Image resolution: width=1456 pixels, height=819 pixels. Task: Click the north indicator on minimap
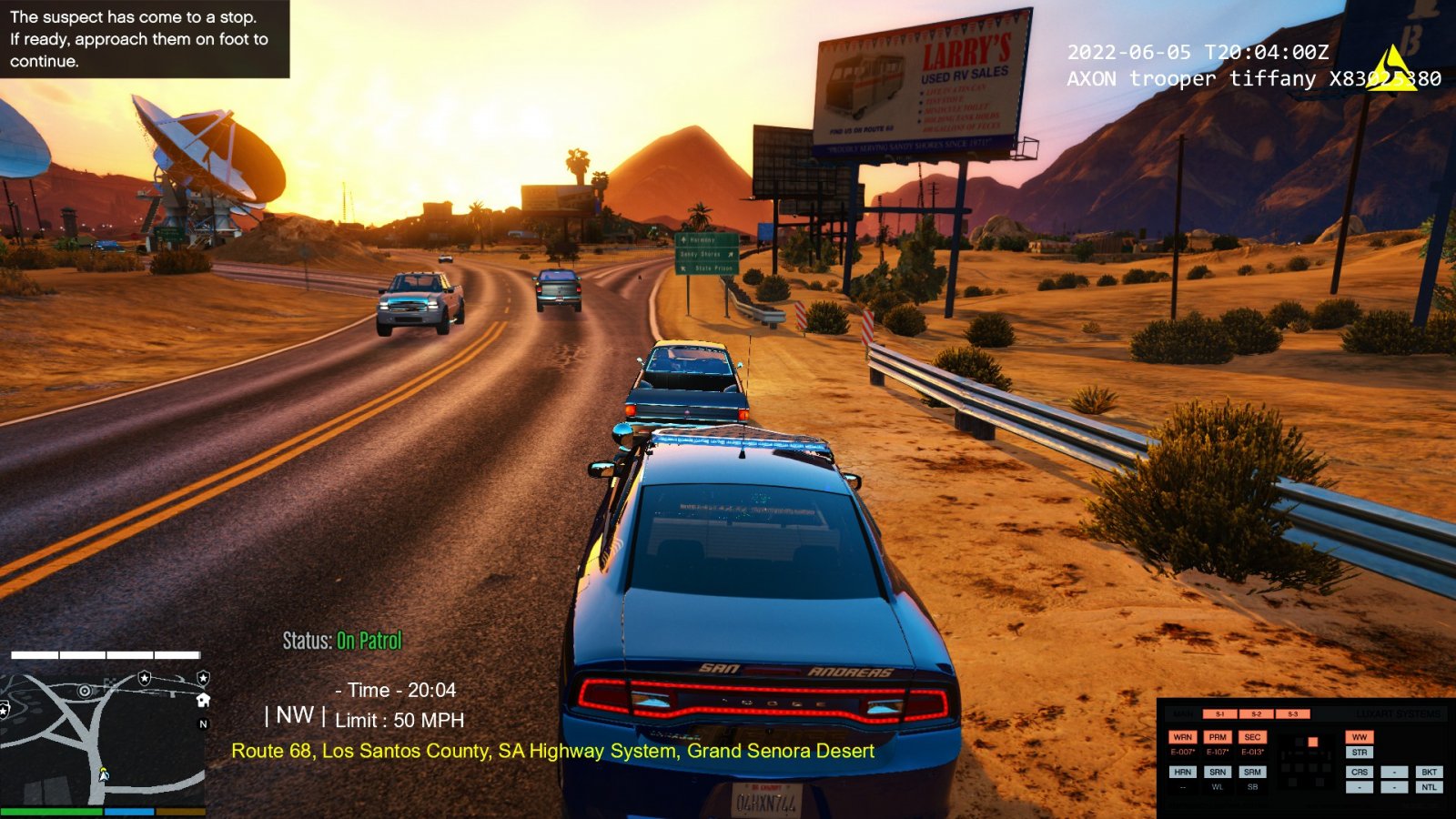pyautogui.click(x=203, y=724)
